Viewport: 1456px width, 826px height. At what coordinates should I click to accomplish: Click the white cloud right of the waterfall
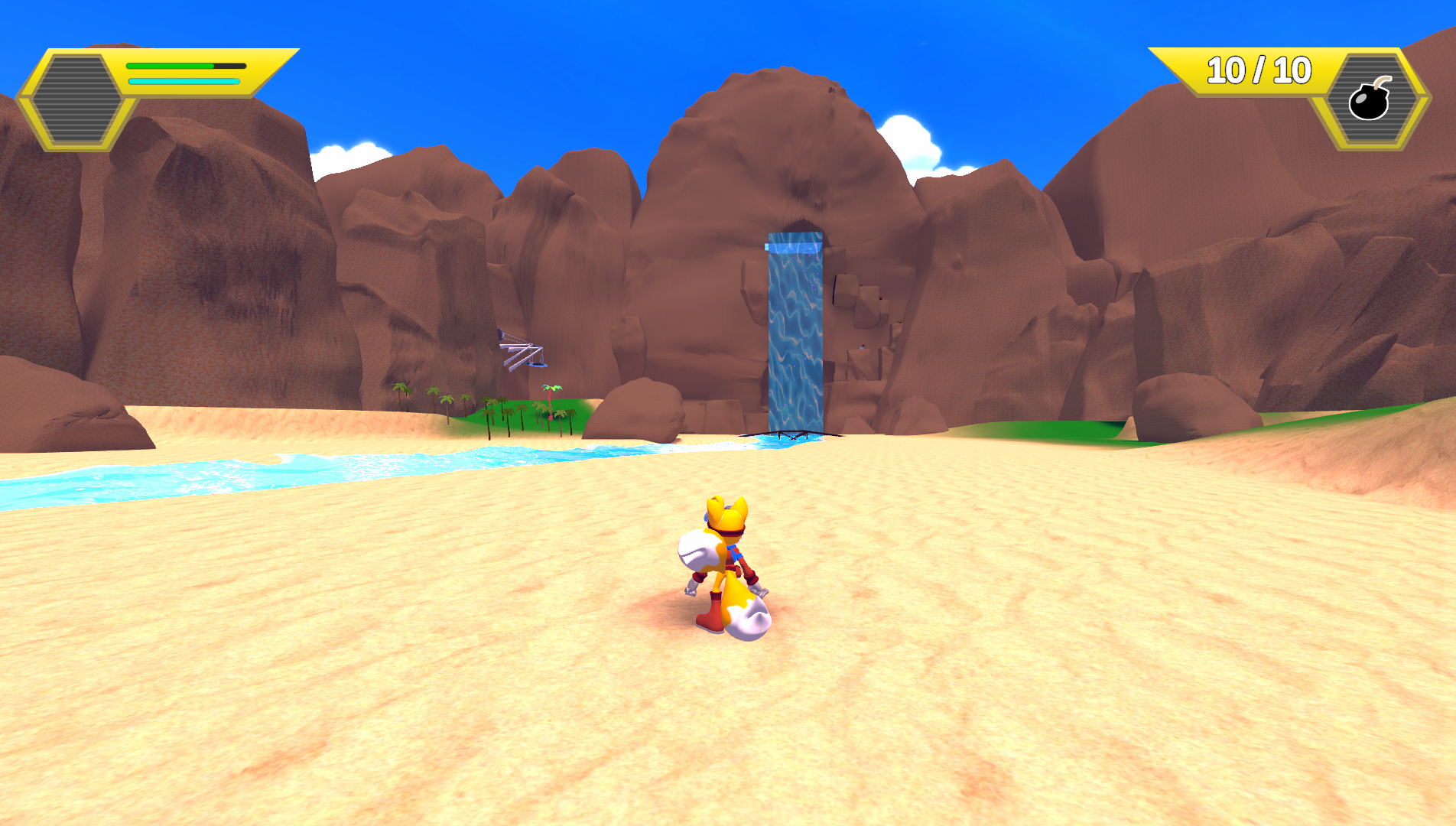(910, 134)
